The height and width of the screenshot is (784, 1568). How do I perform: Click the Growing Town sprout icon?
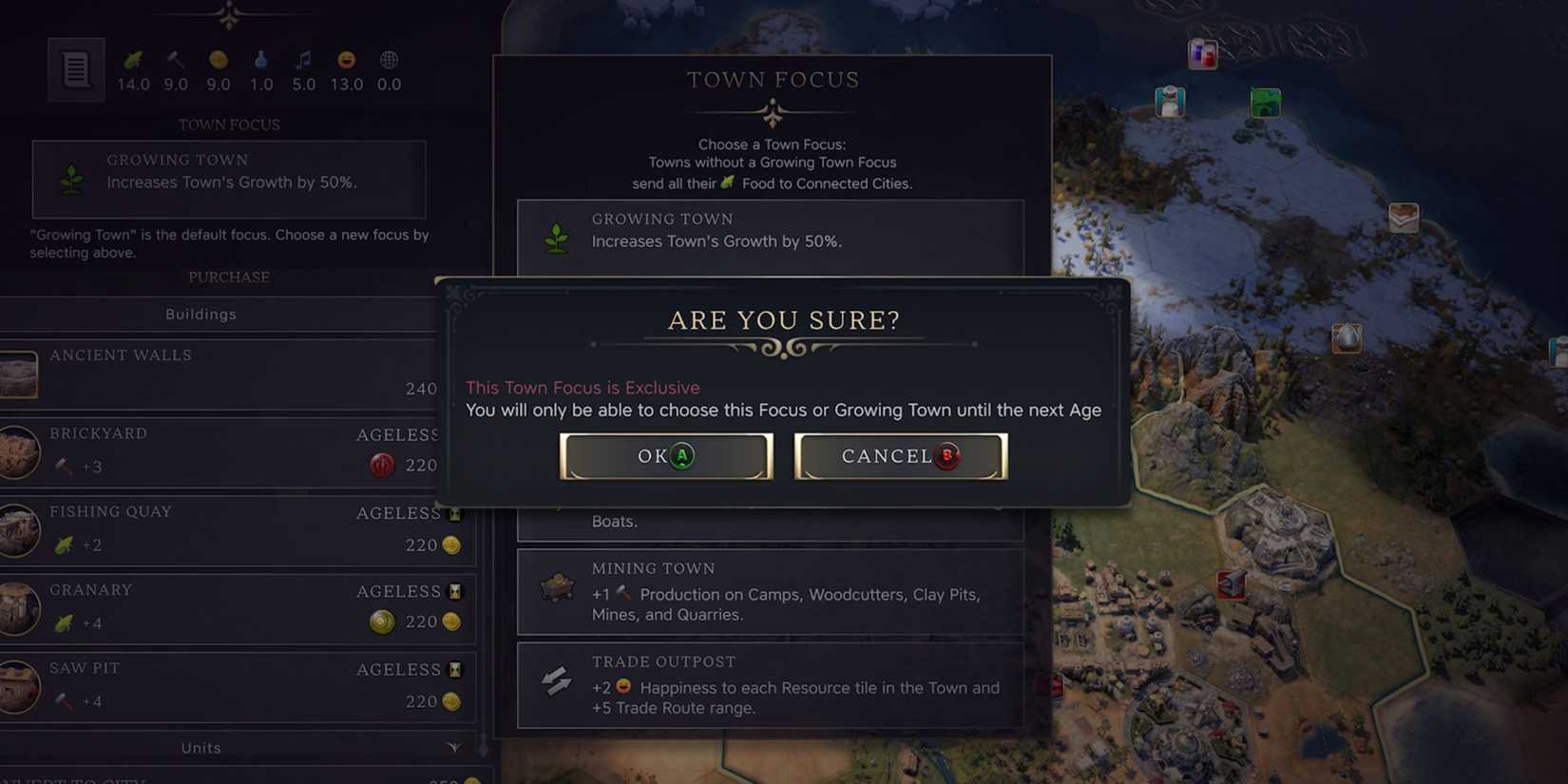click(x=557, y=236)
